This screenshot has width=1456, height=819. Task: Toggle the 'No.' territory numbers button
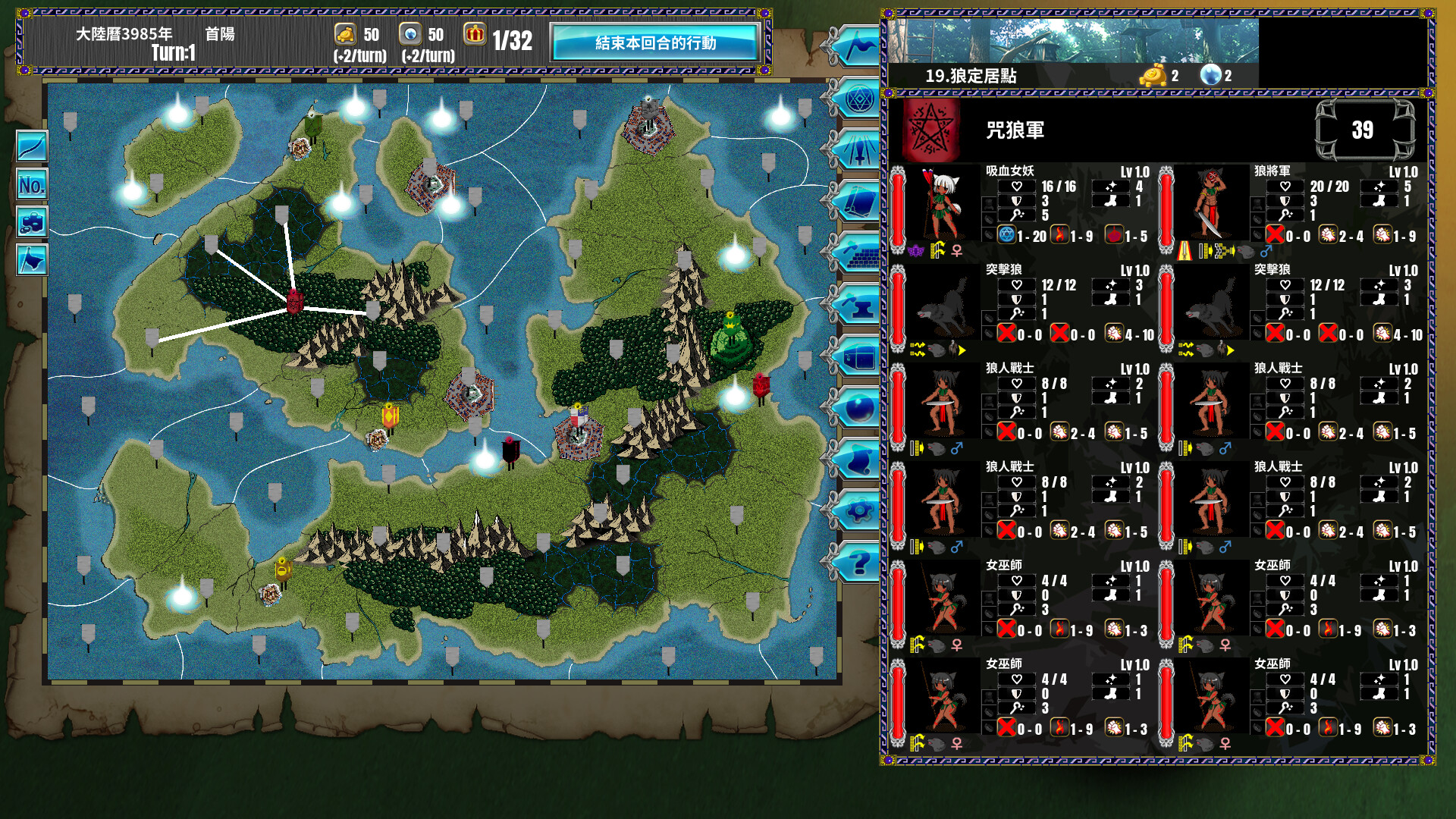pyautogui.click(x=32, y=184)
